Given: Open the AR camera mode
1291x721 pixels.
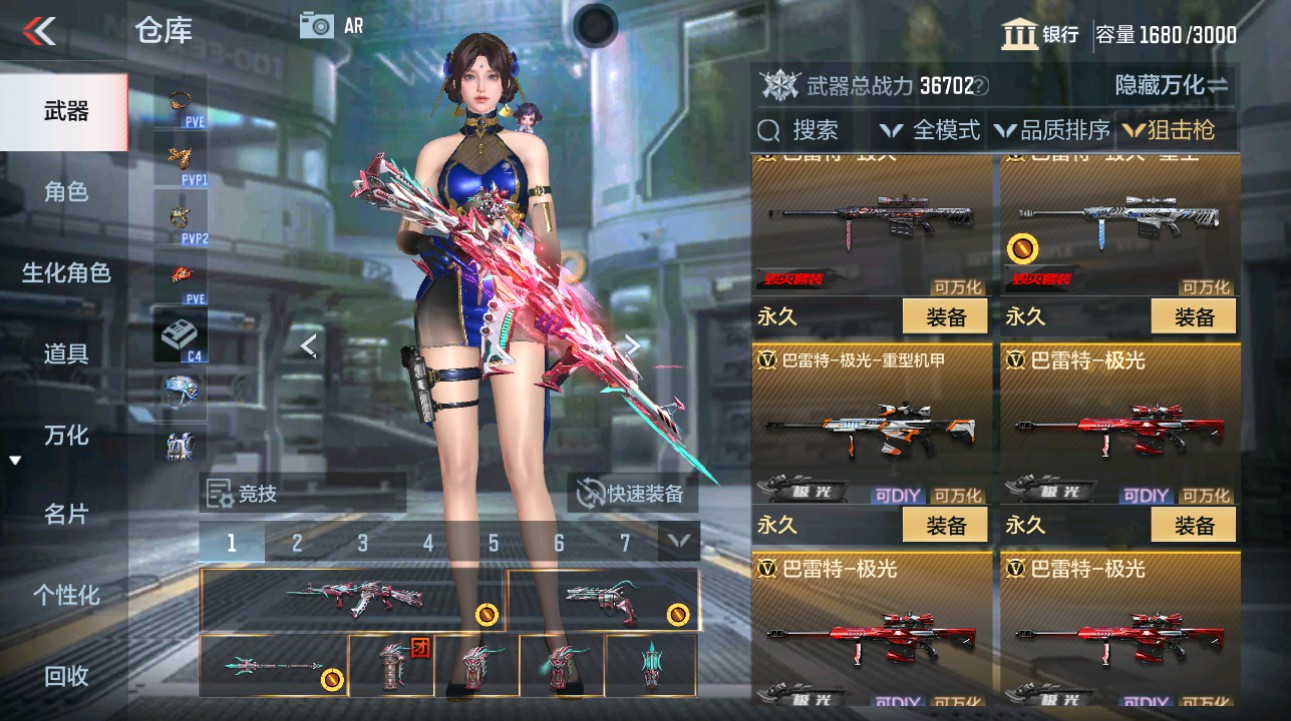Looking at the screenshot, I should tap(330, 25).
